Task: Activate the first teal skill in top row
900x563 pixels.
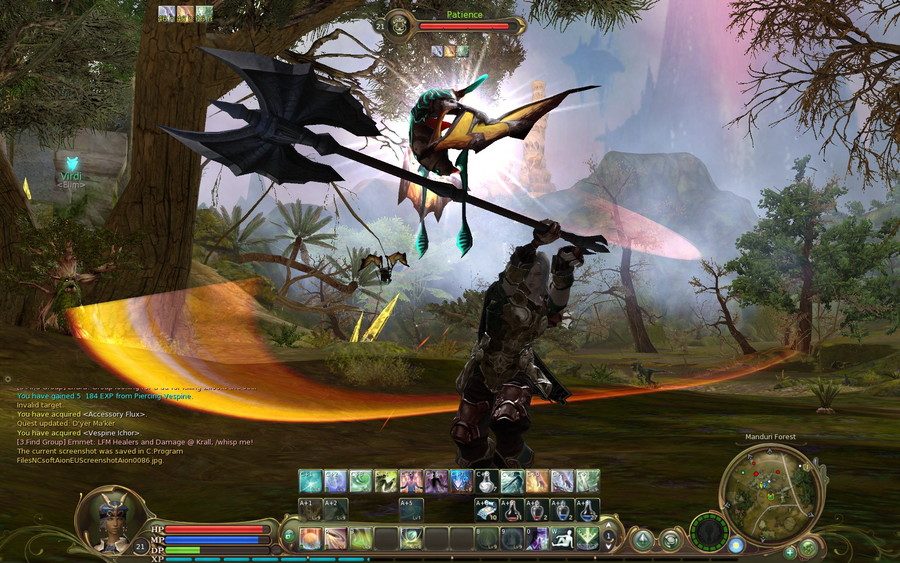Action: [x=310, y=481]
